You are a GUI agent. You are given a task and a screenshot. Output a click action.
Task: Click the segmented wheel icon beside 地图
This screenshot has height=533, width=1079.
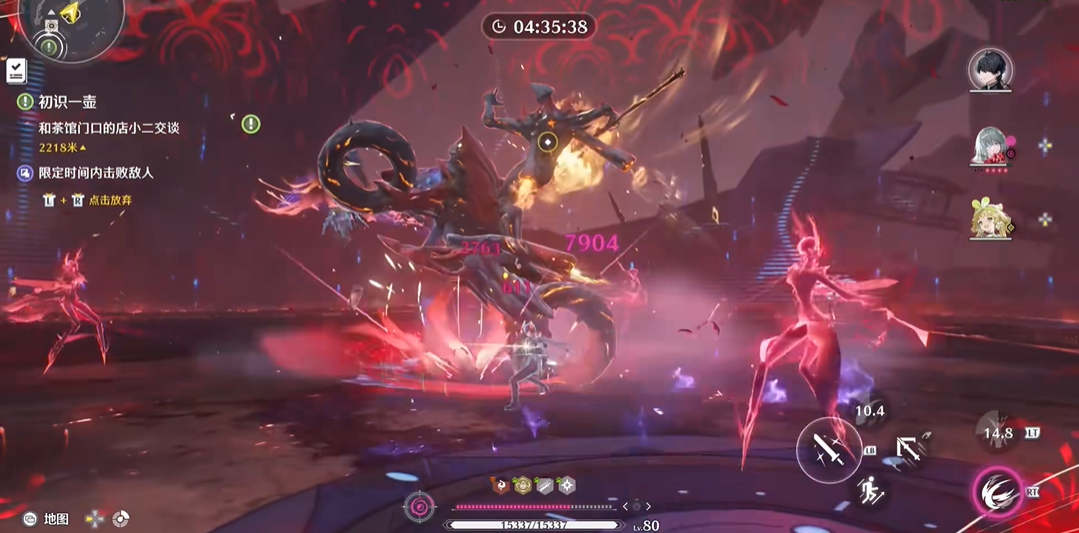121,519
